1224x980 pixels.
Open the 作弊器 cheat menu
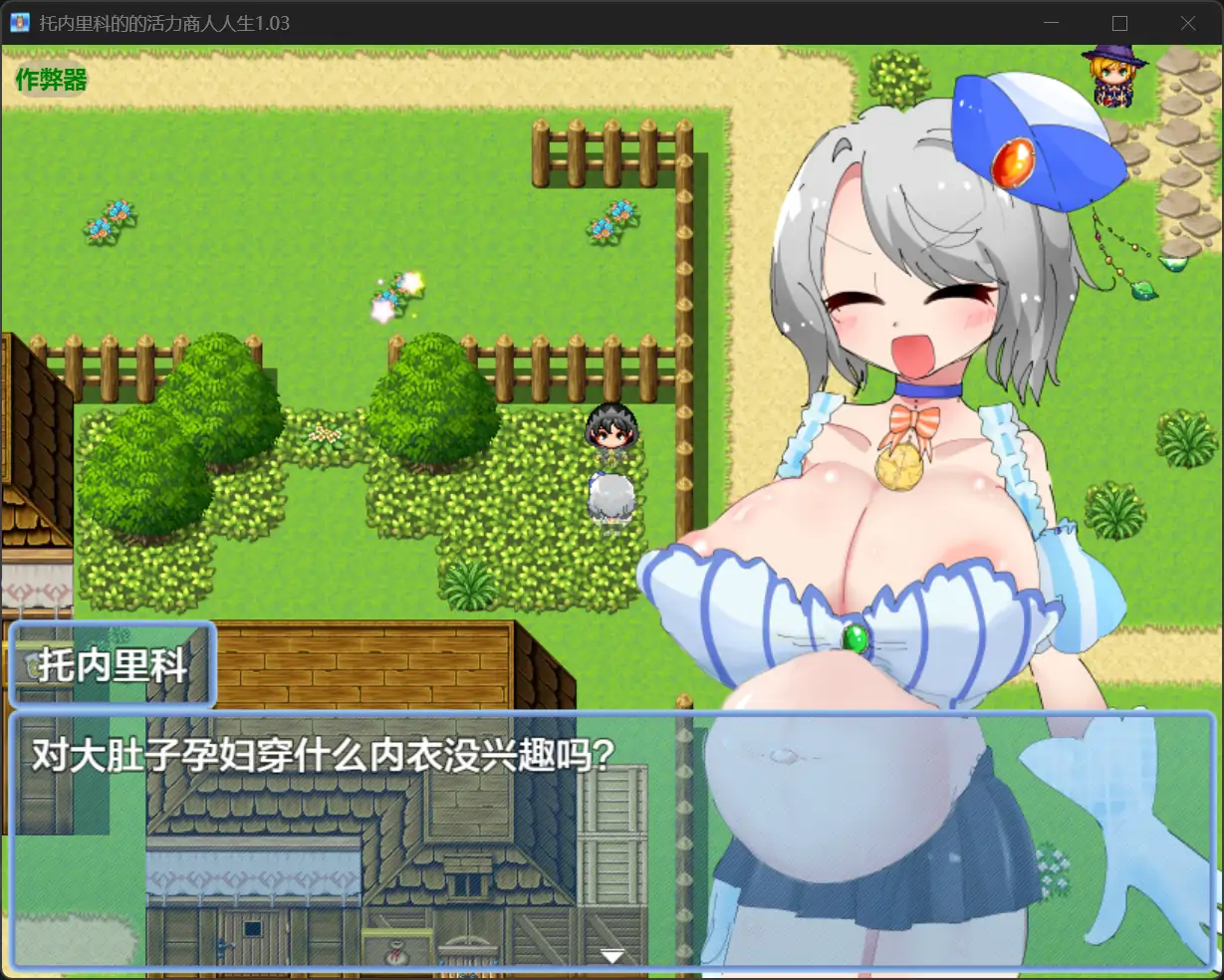click(51, 80)
